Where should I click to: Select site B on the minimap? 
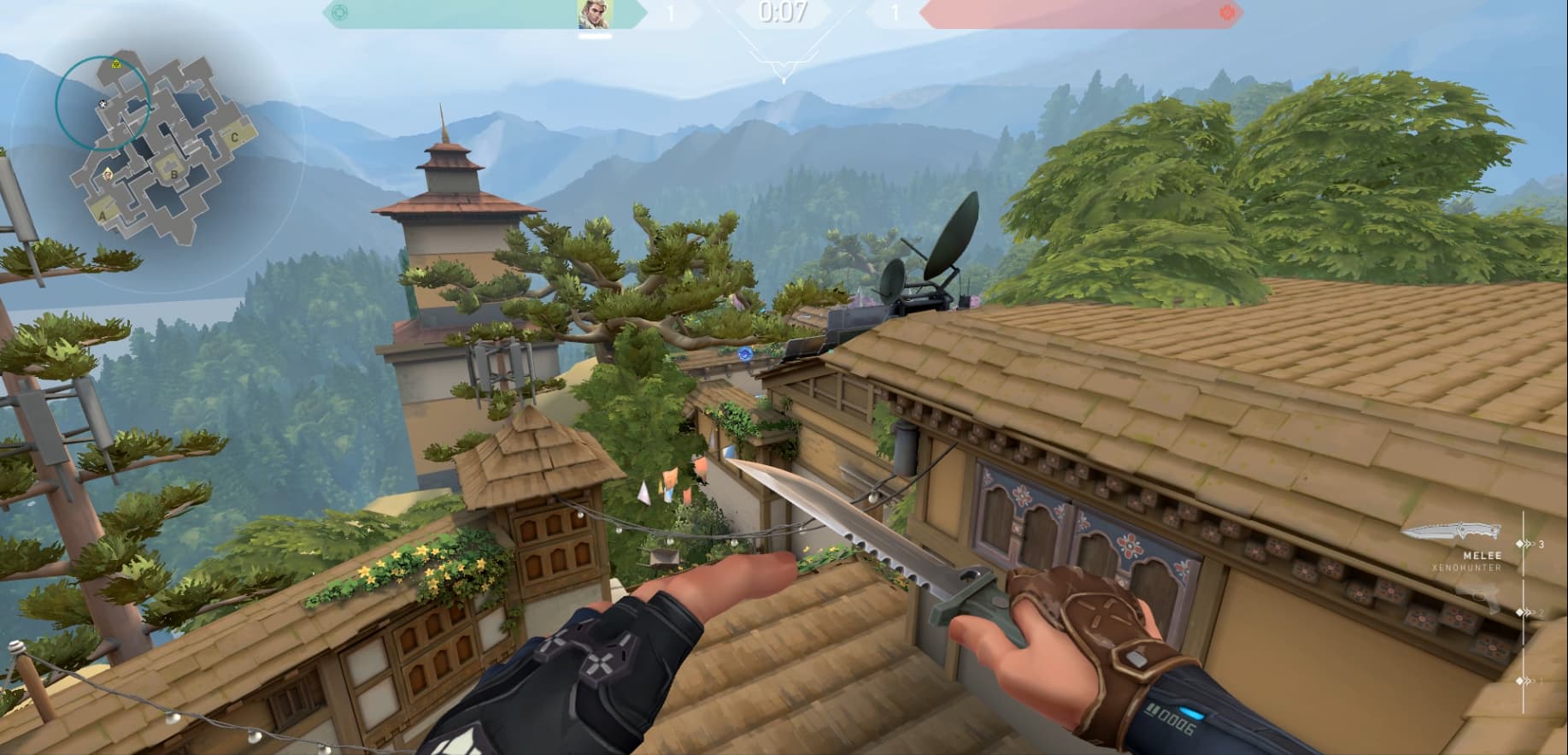click(x=175, y=174)
